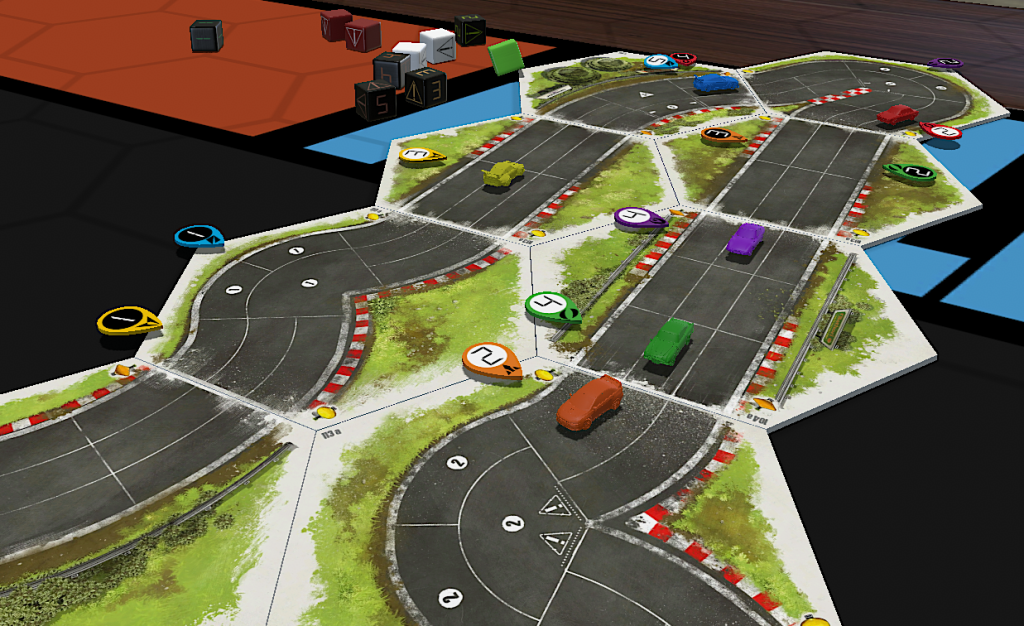Screen dimensions: 1024x626
Task: Pick the red gear 2 marker
Action: click(941, 131)
